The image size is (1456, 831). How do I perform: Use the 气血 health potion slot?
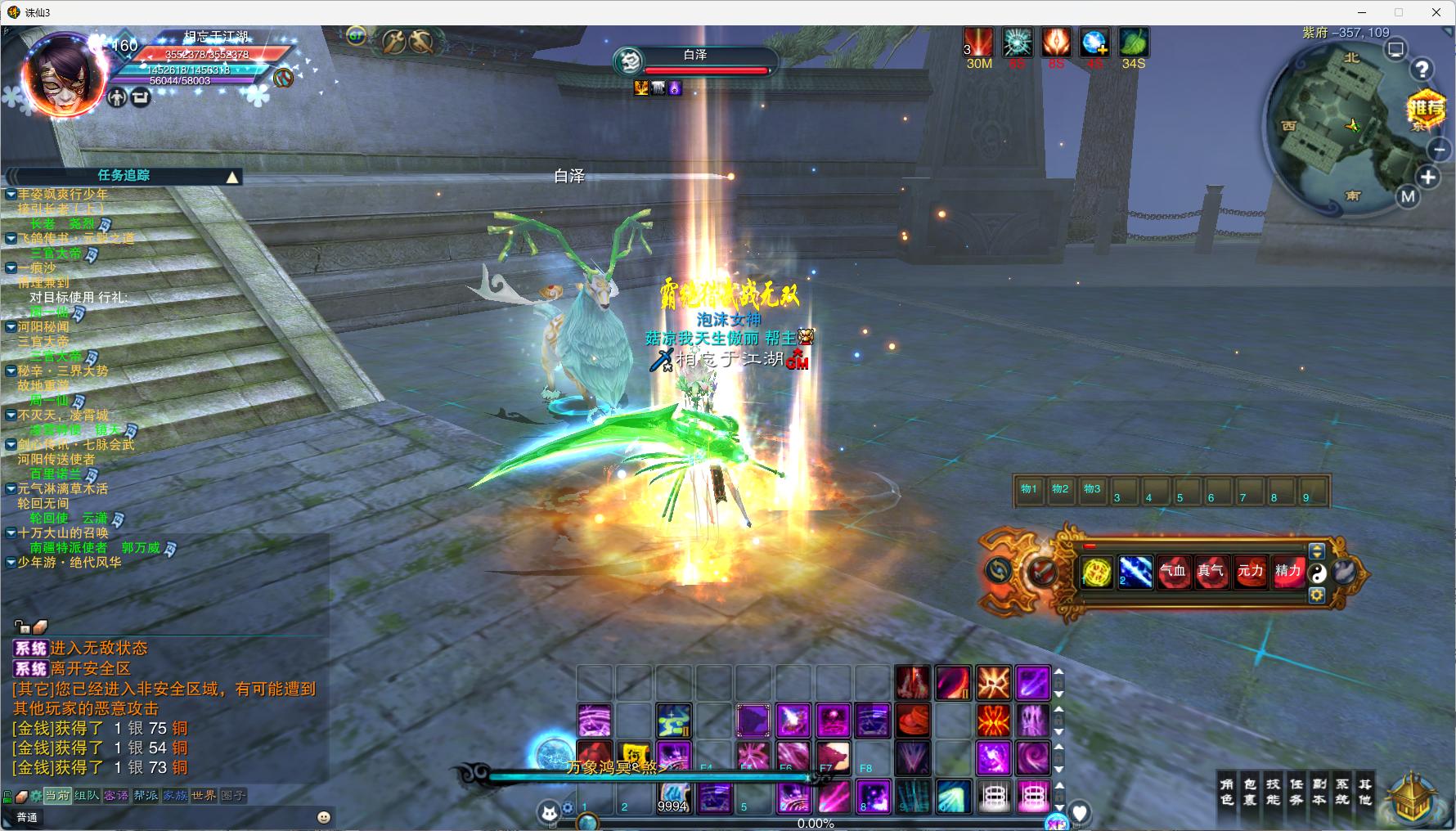(x=1172, y=571)
